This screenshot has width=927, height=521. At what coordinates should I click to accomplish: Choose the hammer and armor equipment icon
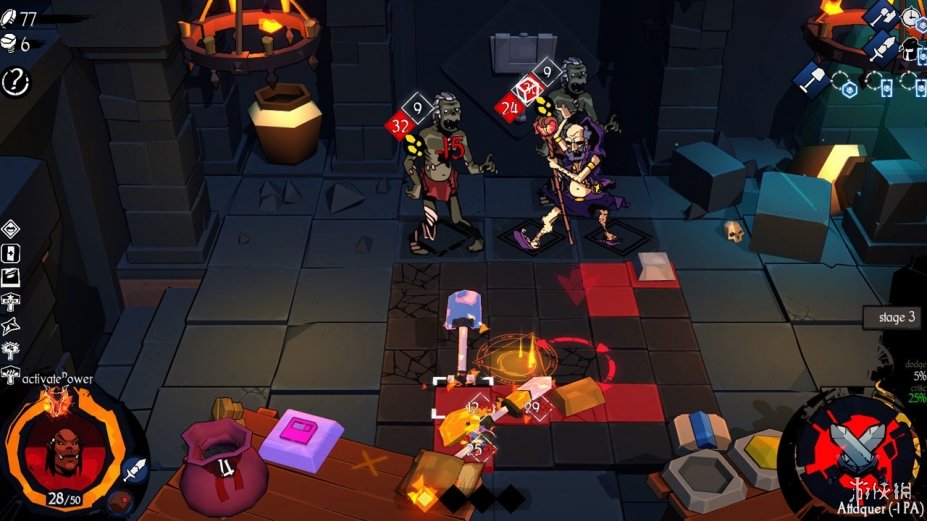coord(882,14)
